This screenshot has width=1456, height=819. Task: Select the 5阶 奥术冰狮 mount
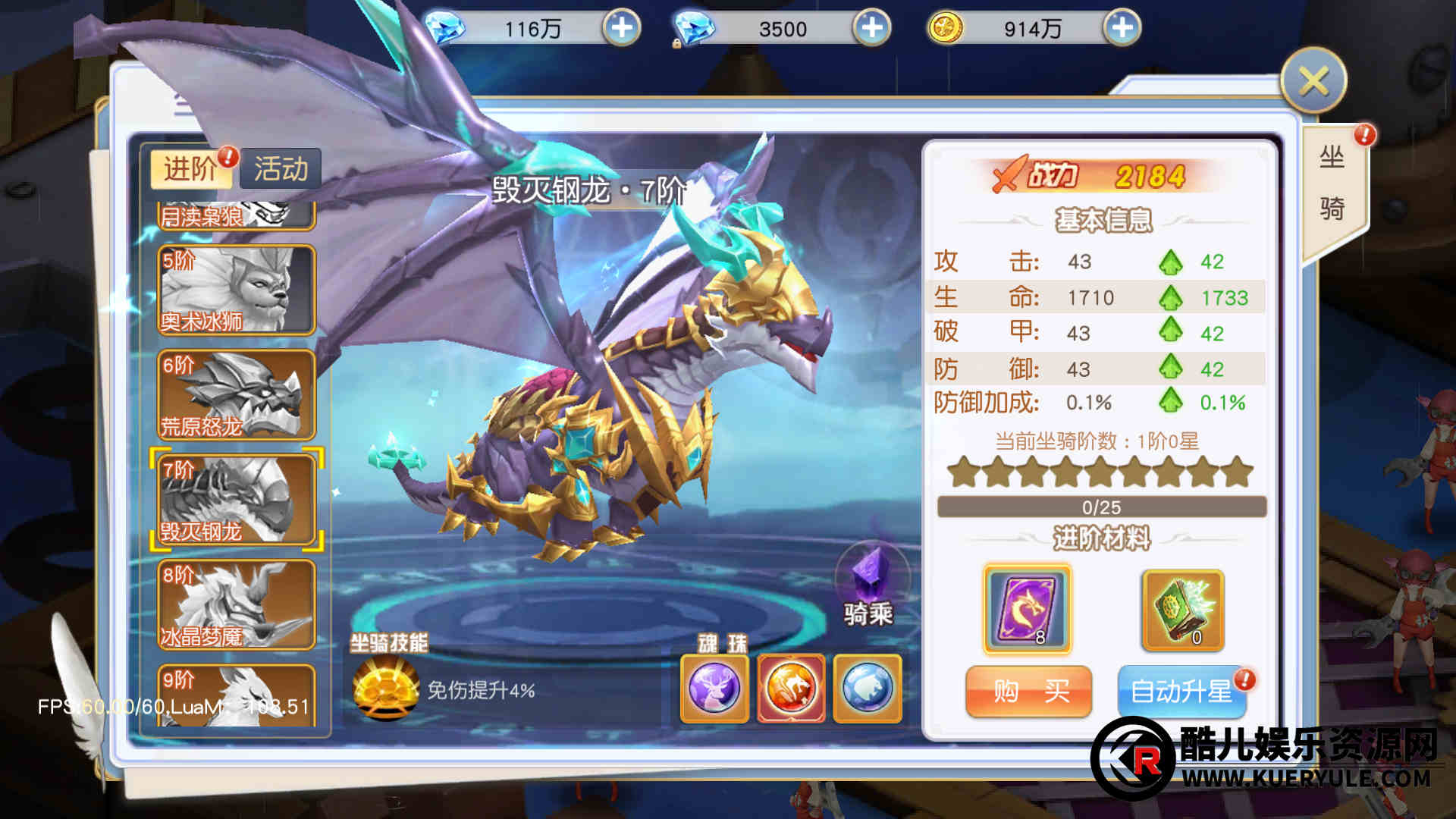[236, 290]
